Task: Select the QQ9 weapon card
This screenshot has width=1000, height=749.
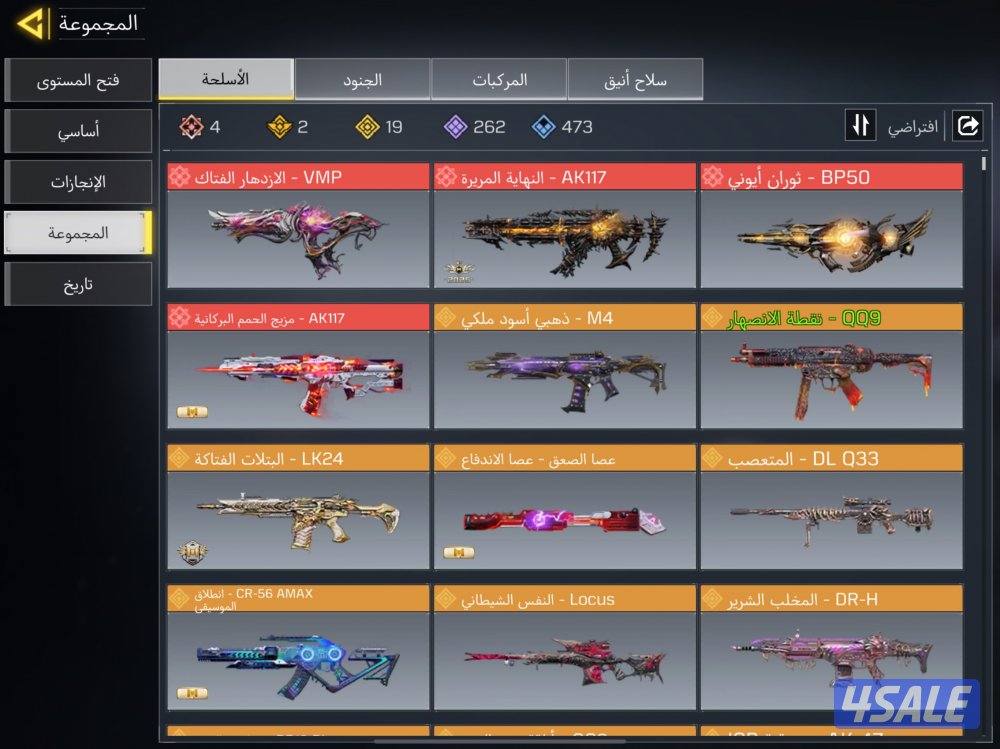Action: (831, 367)
